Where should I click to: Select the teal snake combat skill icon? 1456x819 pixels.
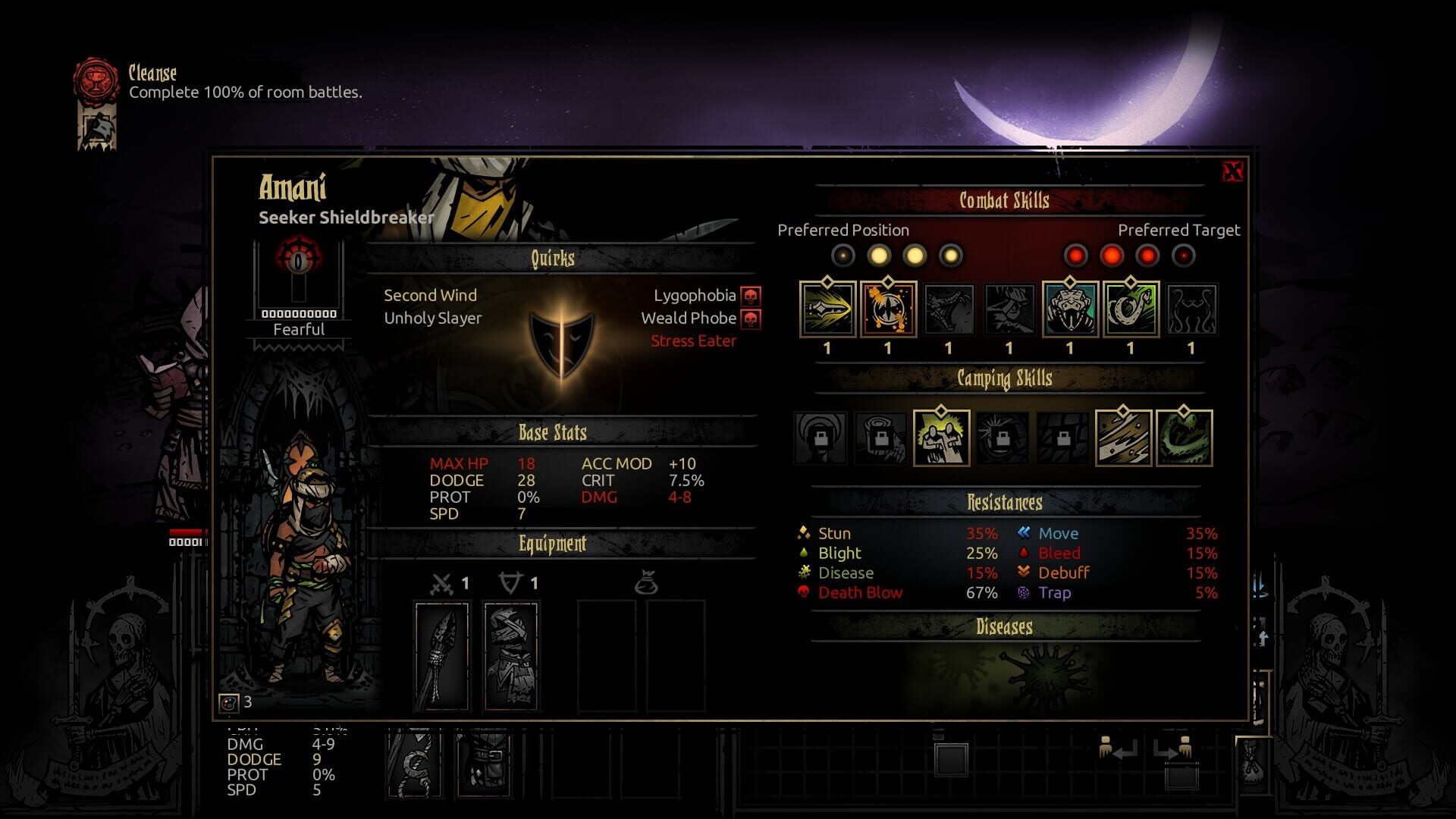coord(1071,309)
